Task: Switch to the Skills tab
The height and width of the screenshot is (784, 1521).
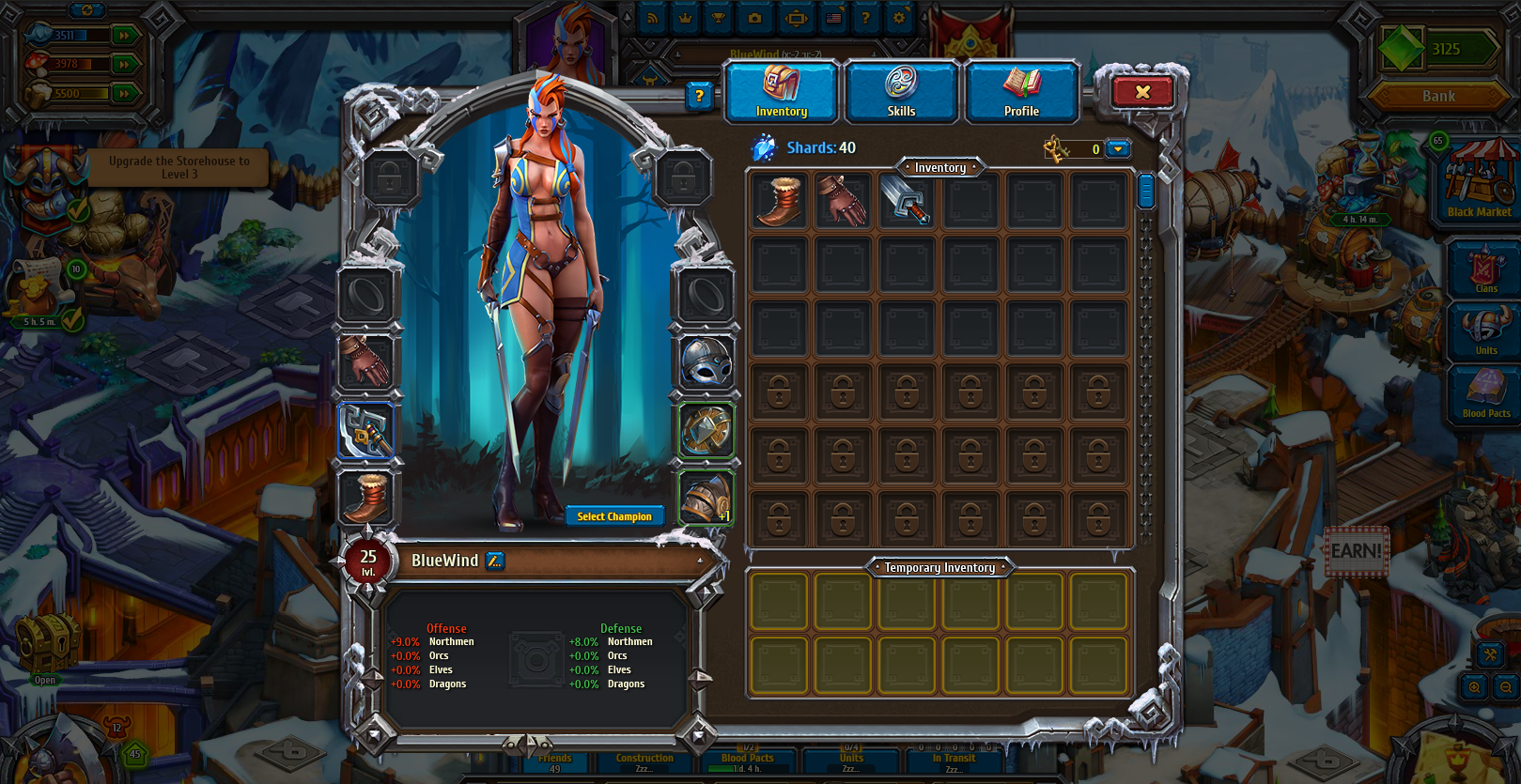Action: (901, 93)
